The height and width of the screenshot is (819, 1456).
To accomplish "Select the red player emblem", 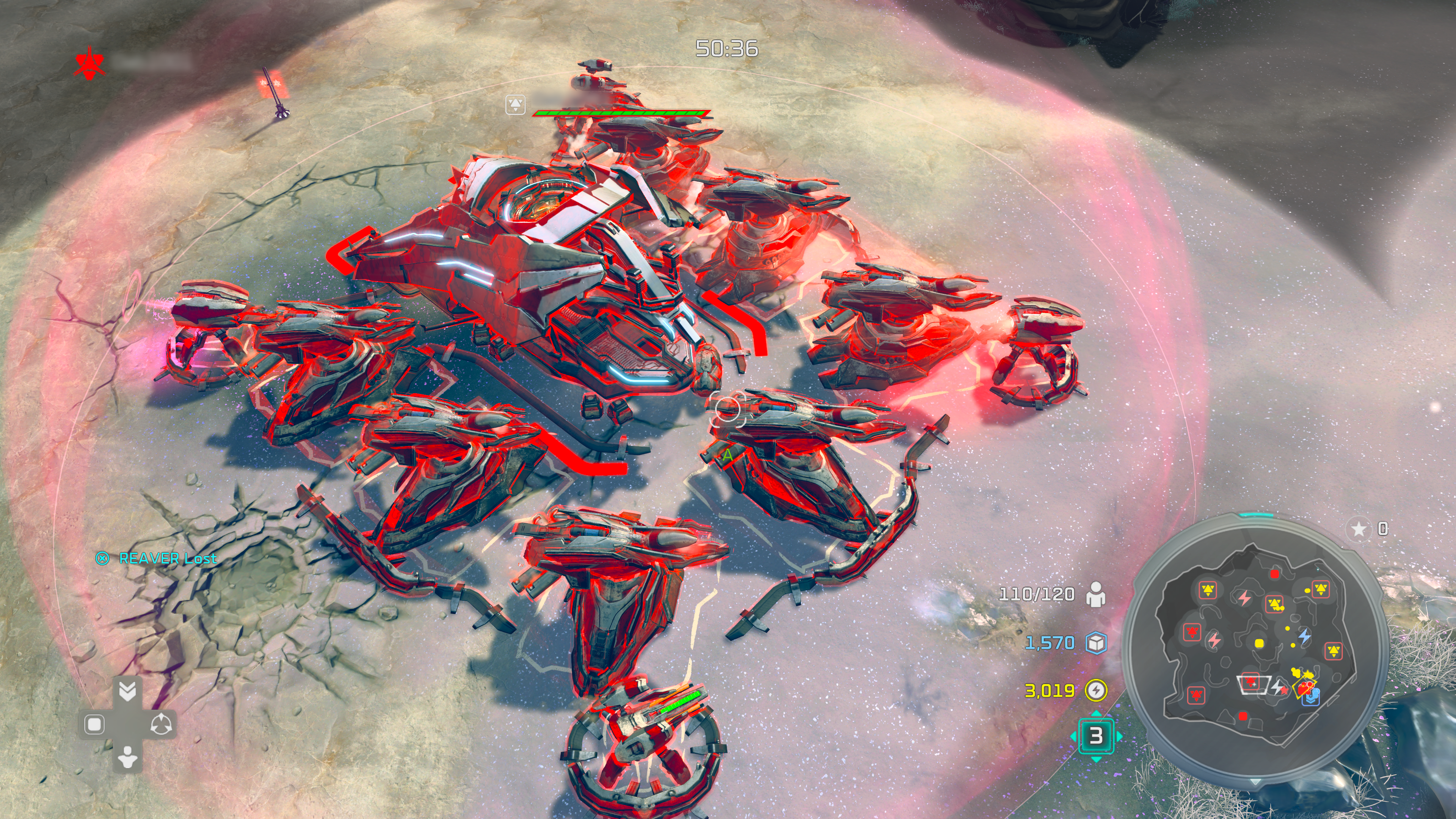I will [89, 63].
